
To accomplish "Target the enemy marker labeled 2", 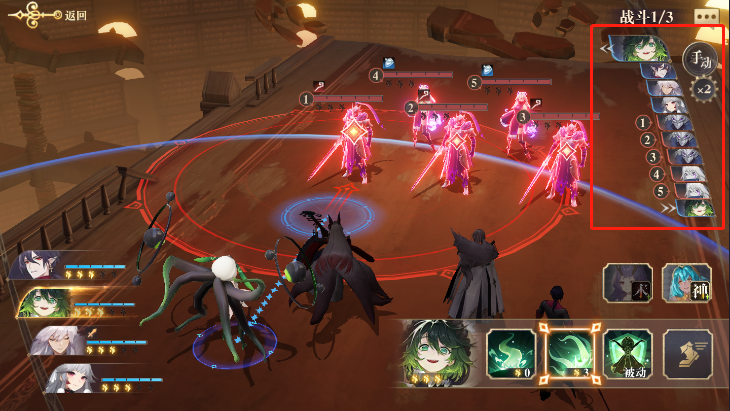I will (411, 107).
